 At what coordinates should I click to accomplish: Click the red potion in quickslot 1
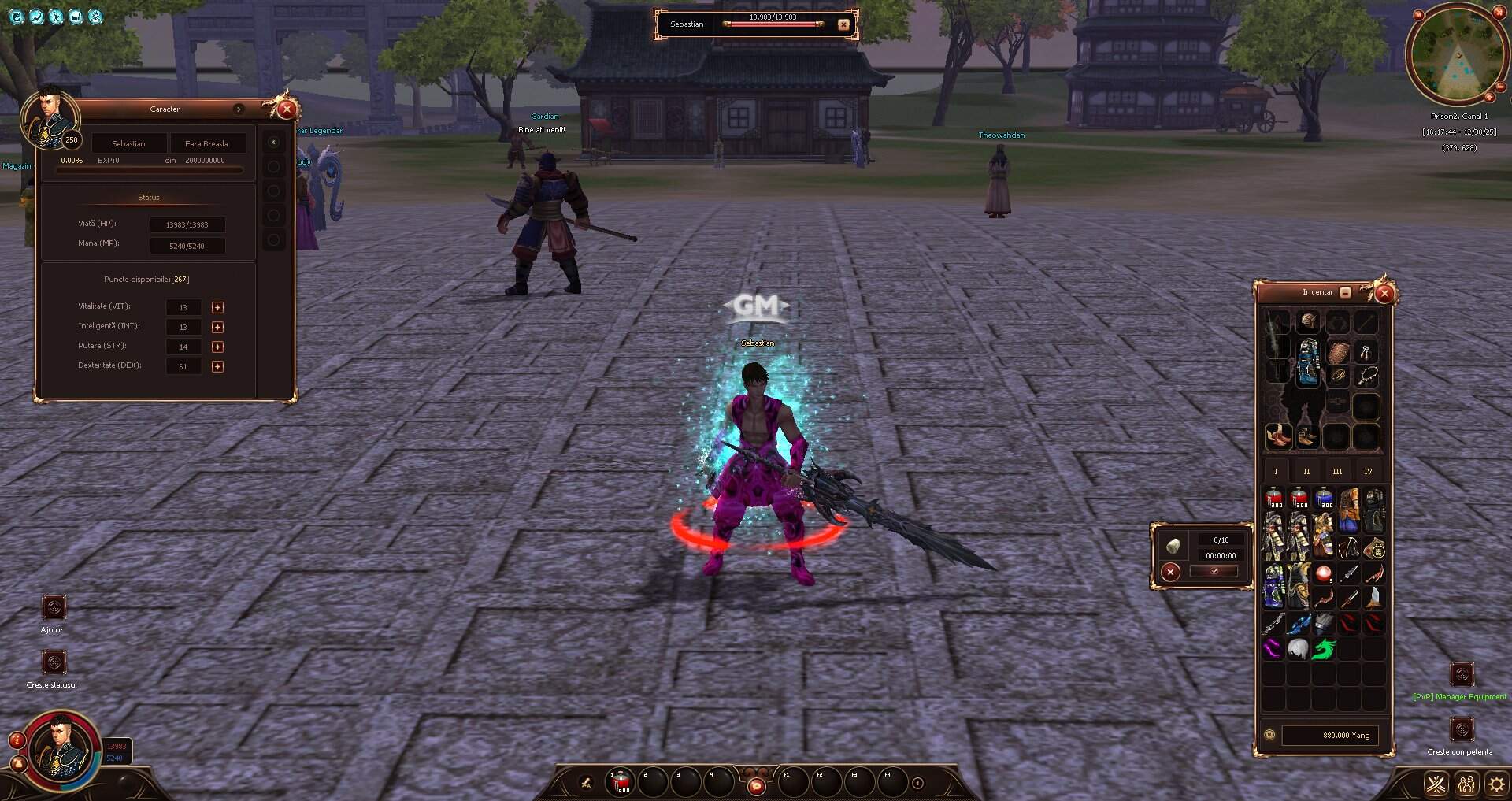[619, 782]
